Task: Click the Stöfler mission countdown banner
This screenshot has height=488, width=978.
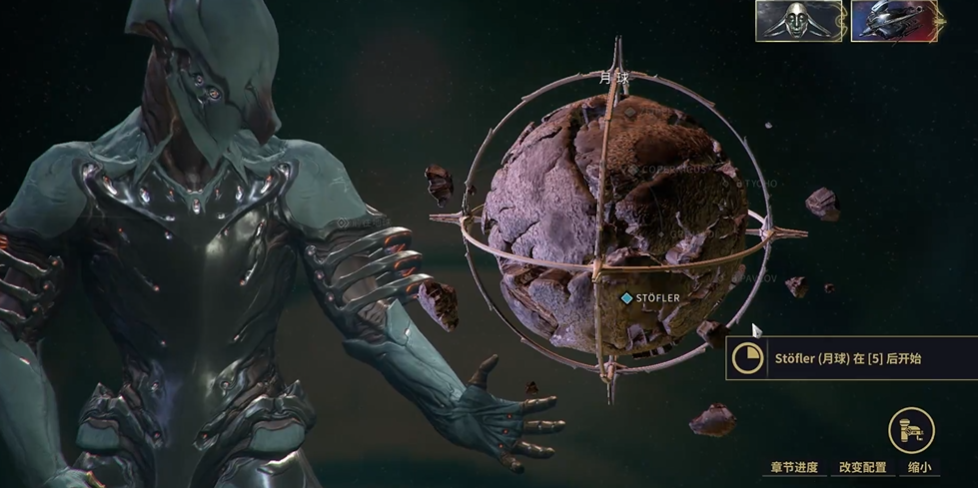Action: click(x=851, y=358)
